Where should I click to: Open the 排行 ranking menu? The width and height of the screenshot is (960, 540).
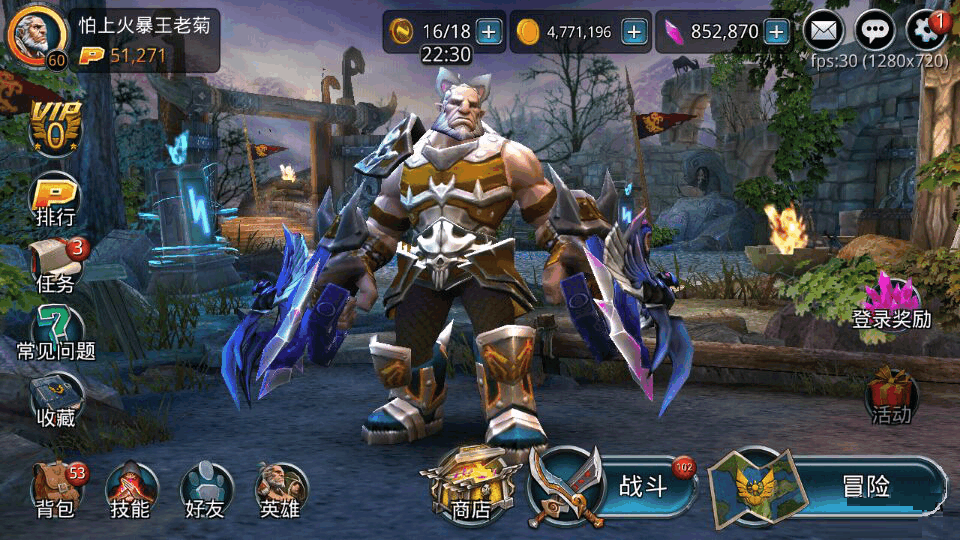tap(56, 198)
